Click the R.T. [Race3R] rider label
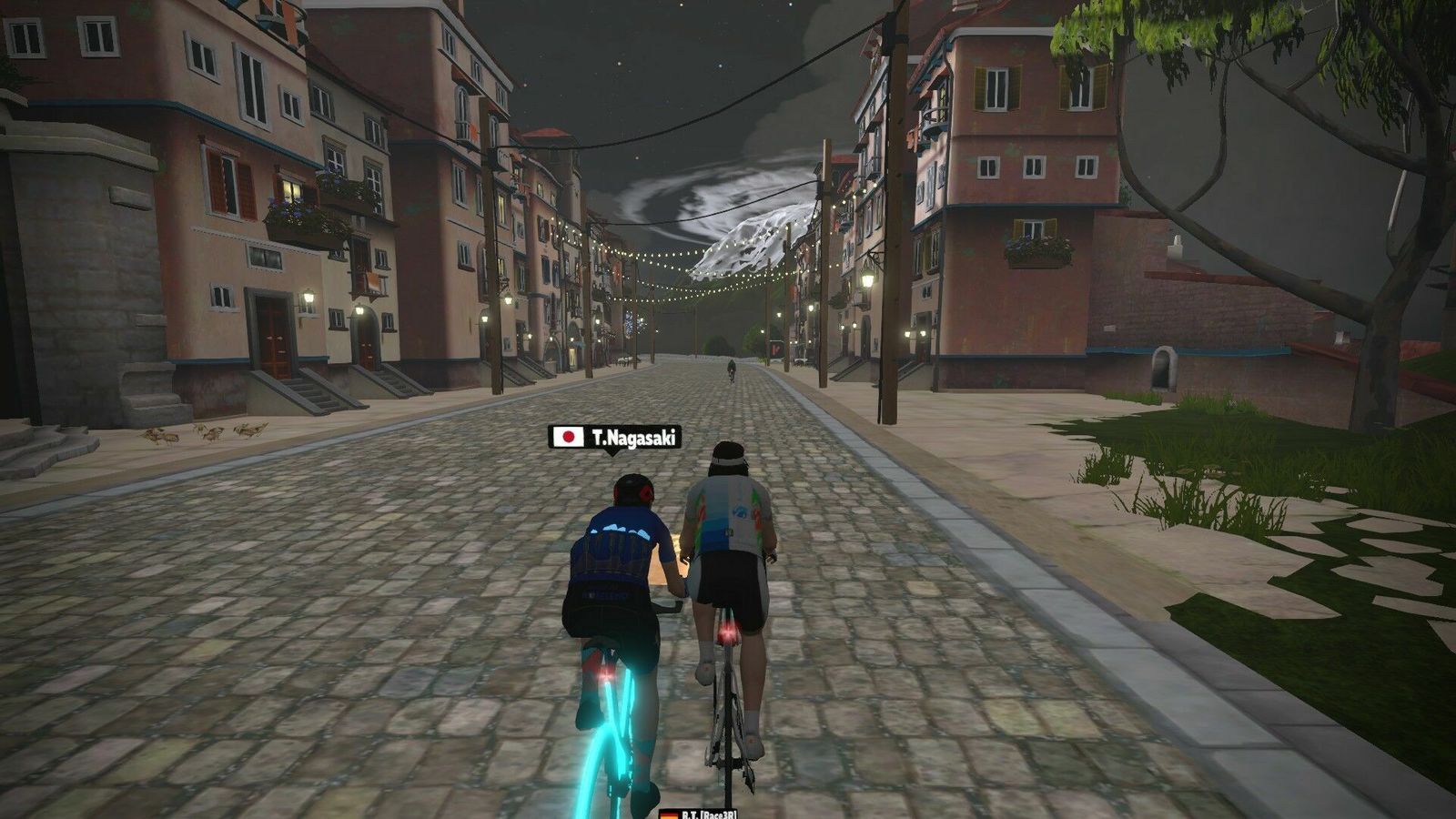 pyautogui.click(x=698, y=813)
